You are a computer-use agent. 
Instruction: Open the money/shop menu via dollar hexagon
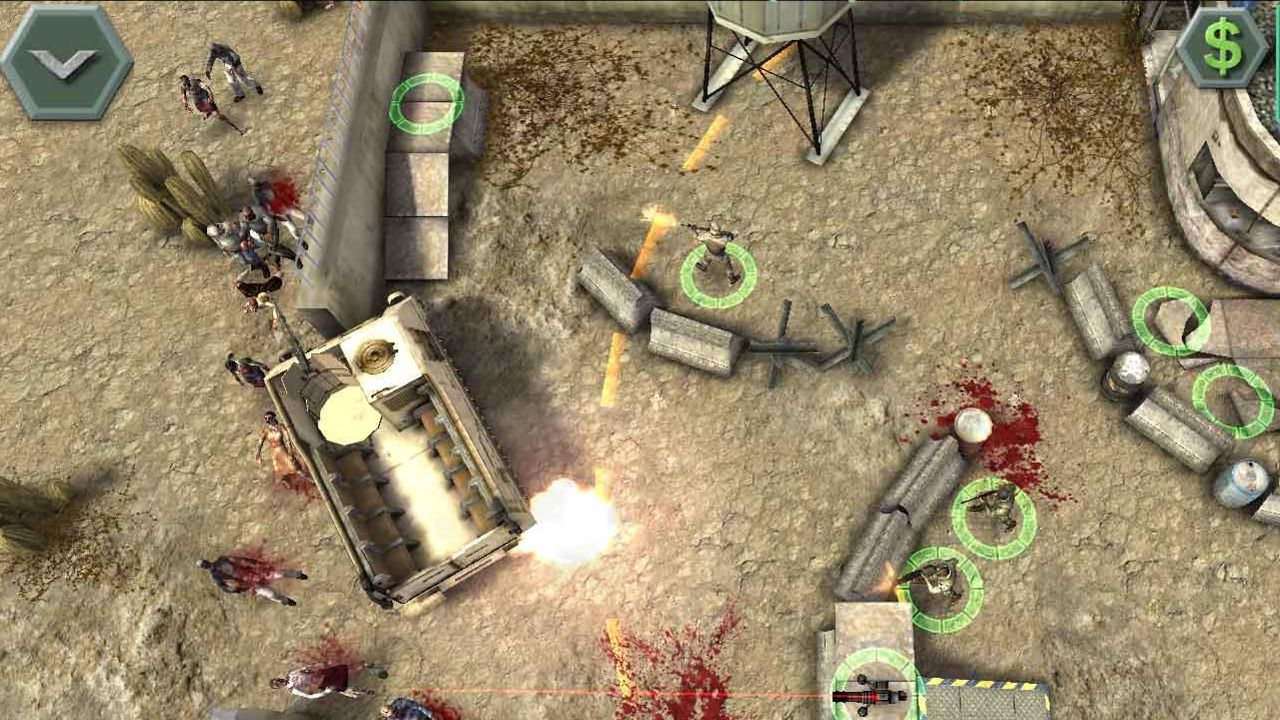(1218, 45)
